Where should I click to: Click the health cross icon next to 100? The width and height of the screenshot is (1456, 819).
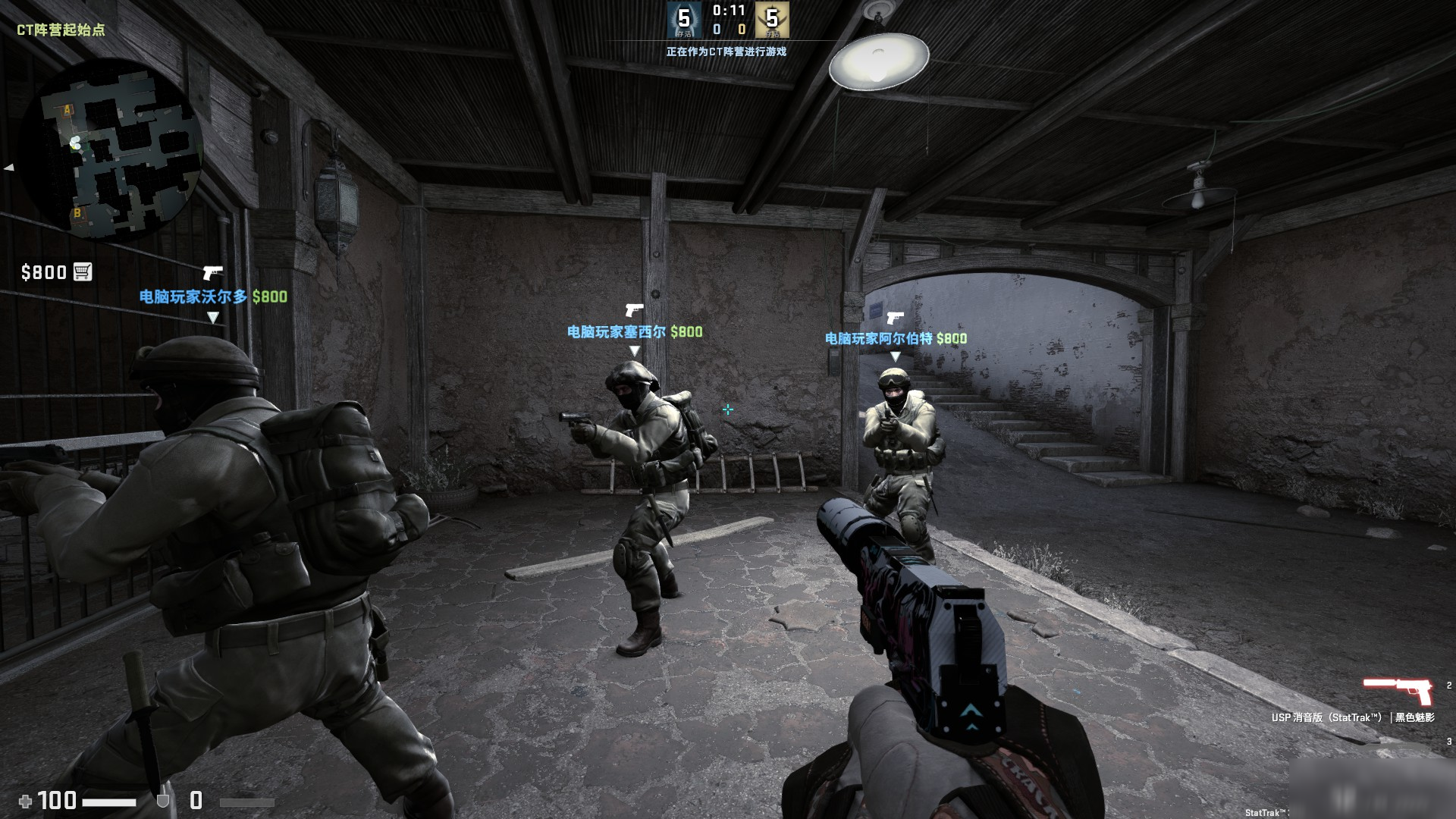pos(26,799)
